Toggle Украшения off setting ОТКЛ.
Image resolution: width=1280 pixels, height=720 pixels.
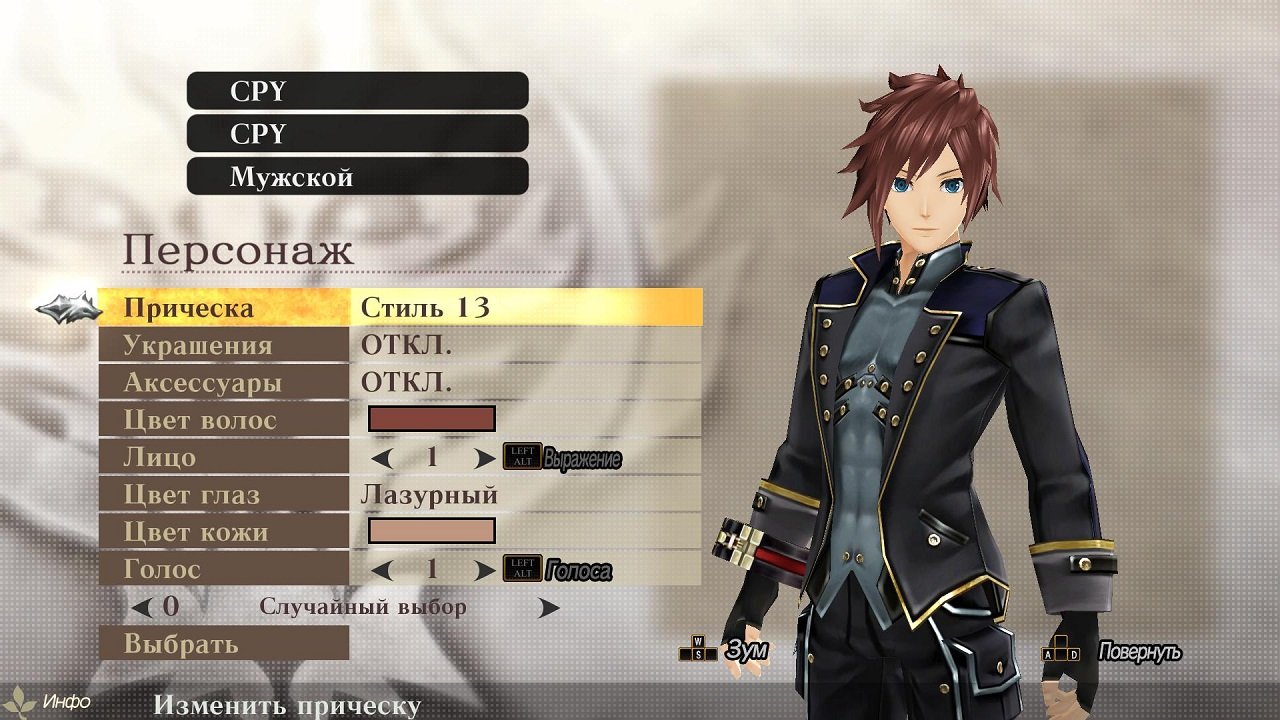tap(404, 346)
